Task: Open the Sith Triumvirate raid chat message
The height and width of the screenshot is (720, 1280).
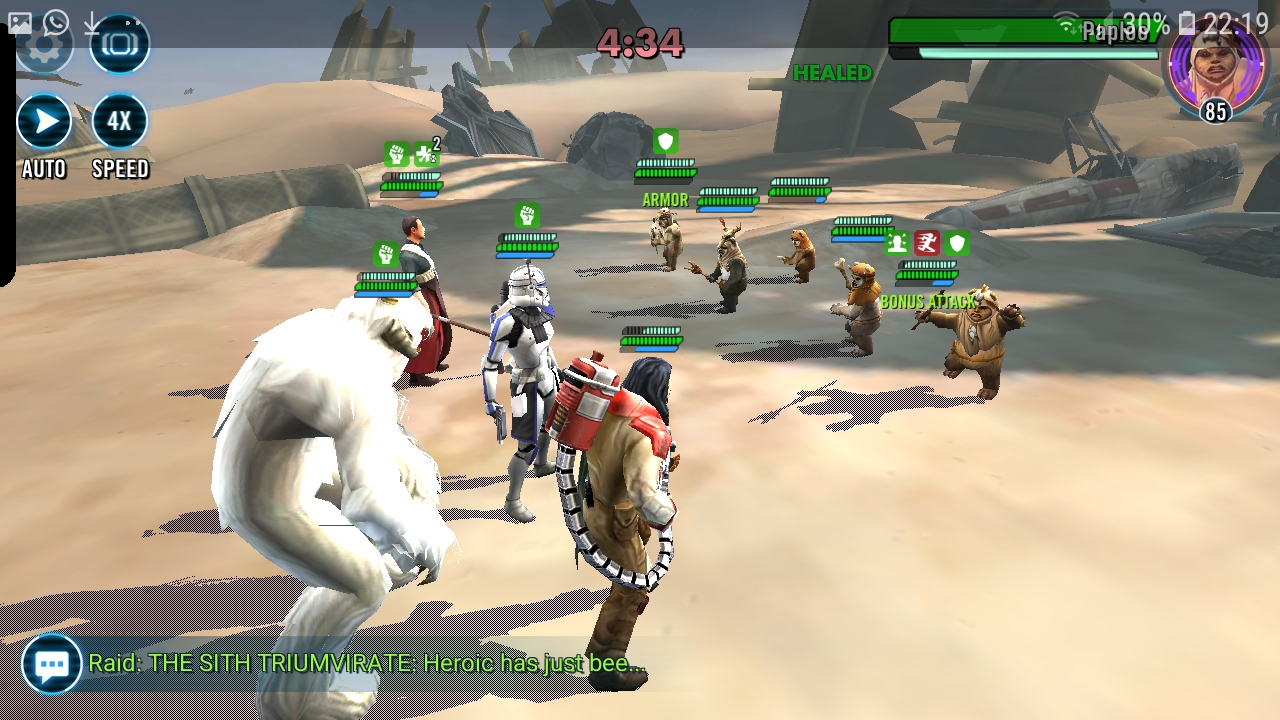Action: point(367,663)
